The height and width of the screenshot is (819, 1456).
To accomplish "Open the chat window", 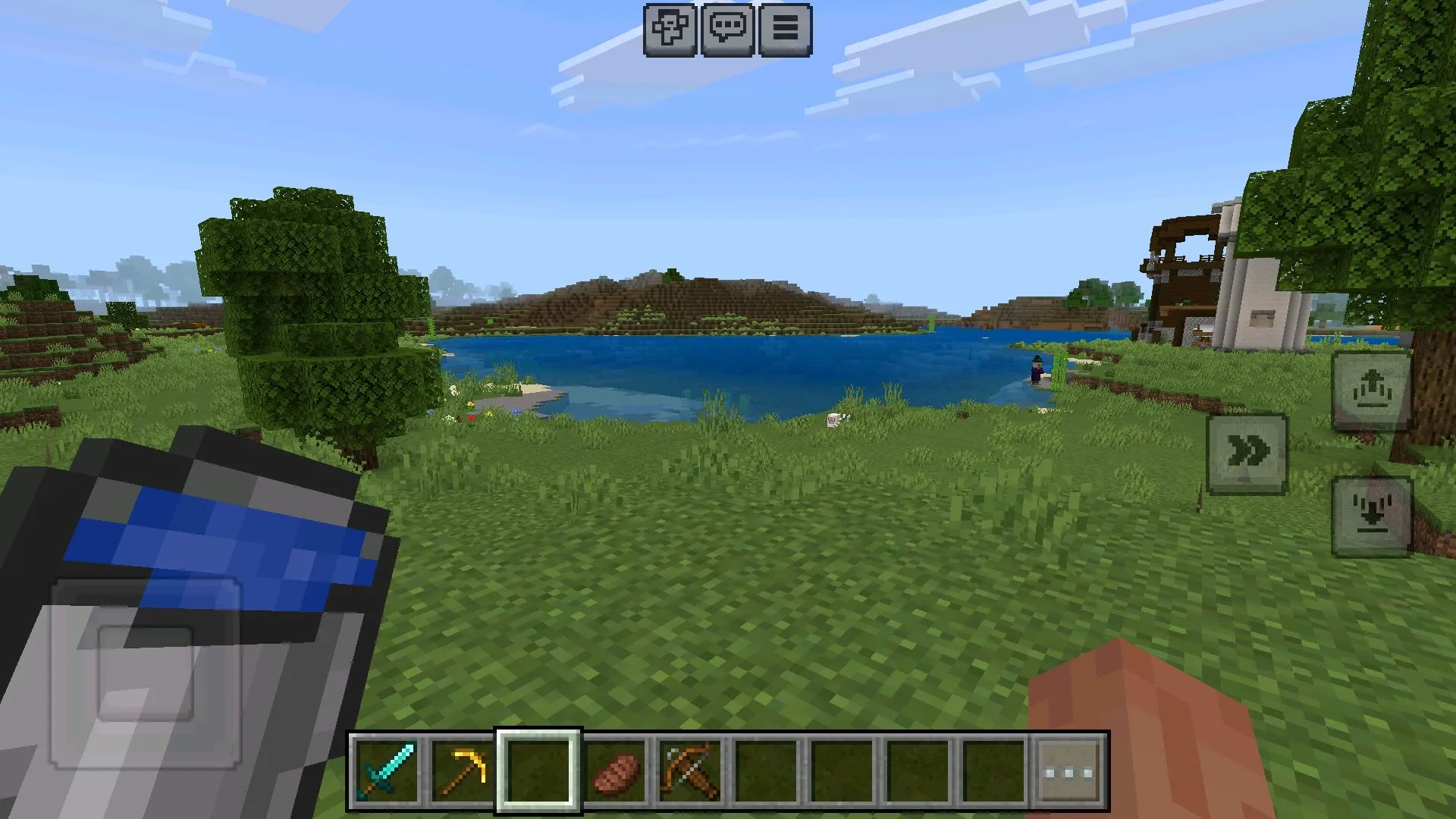I will tap(727, 30).
